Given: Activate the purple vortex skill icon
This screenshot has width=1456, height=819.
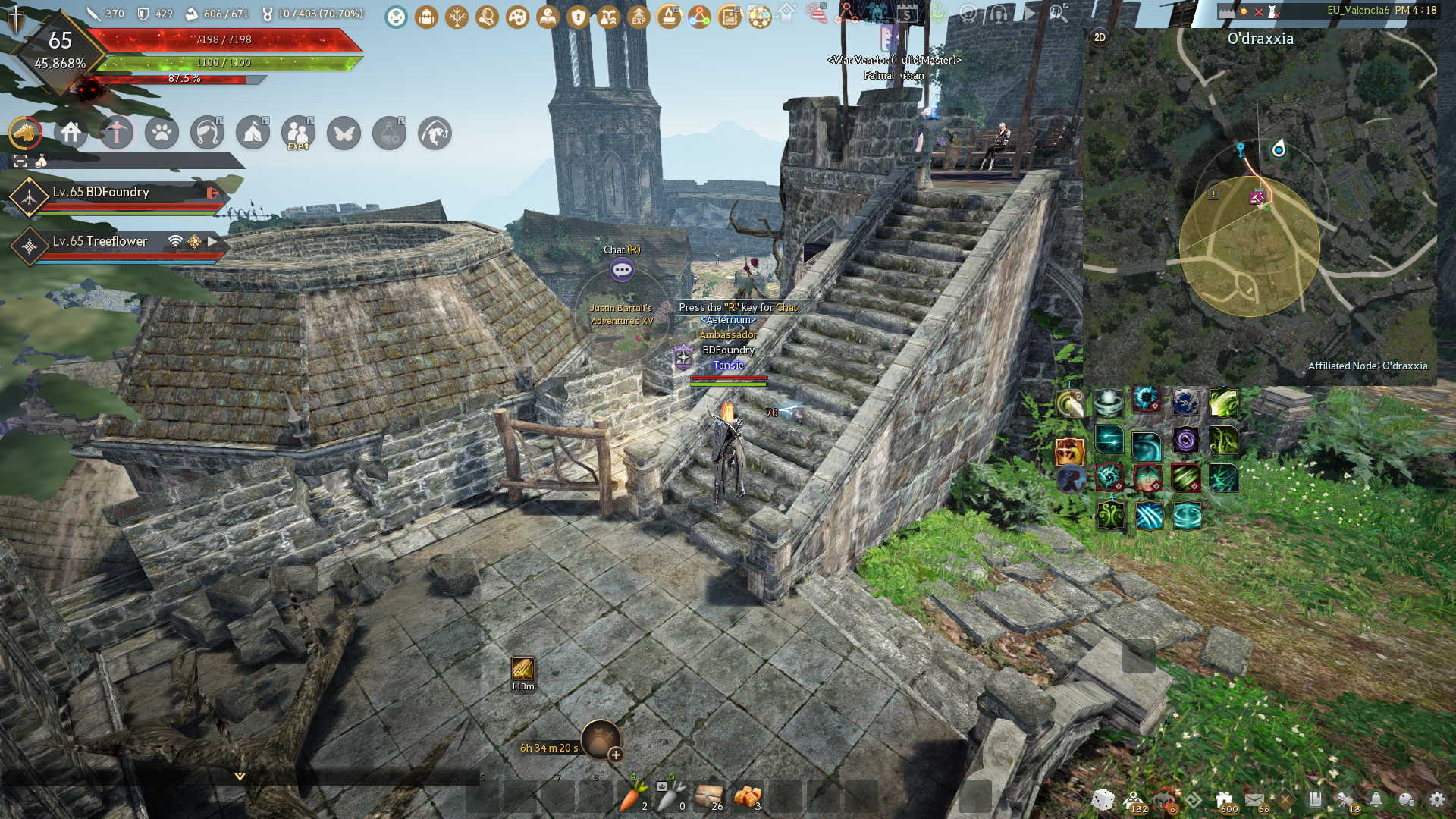Looking at the screenshot, I should click(x=1185, y=440).
